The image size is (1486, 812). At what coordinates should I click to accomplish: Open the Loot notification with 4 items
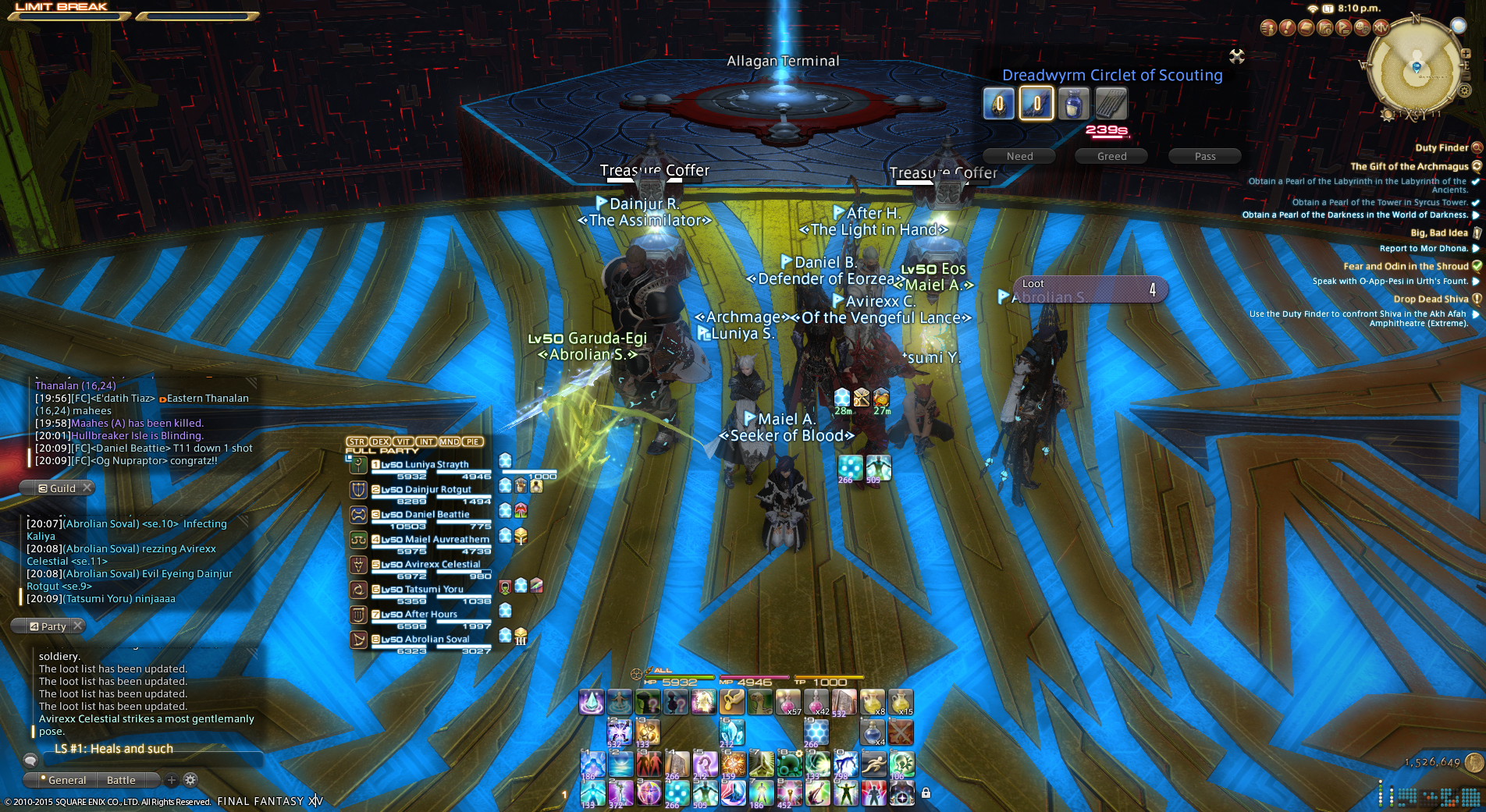[1090, 289]
